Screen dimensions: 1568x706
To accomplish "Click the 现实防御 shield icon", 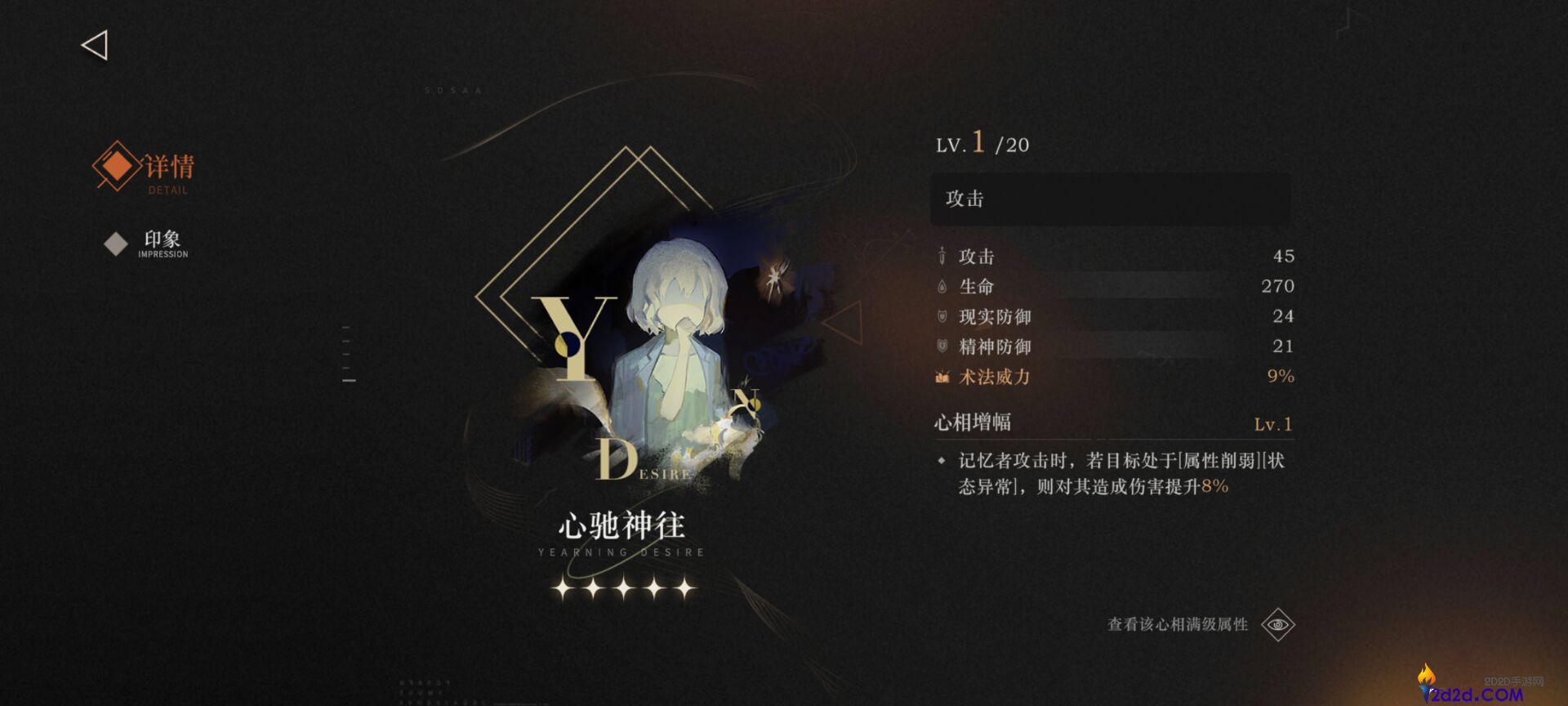I will (x=941, y=316).
